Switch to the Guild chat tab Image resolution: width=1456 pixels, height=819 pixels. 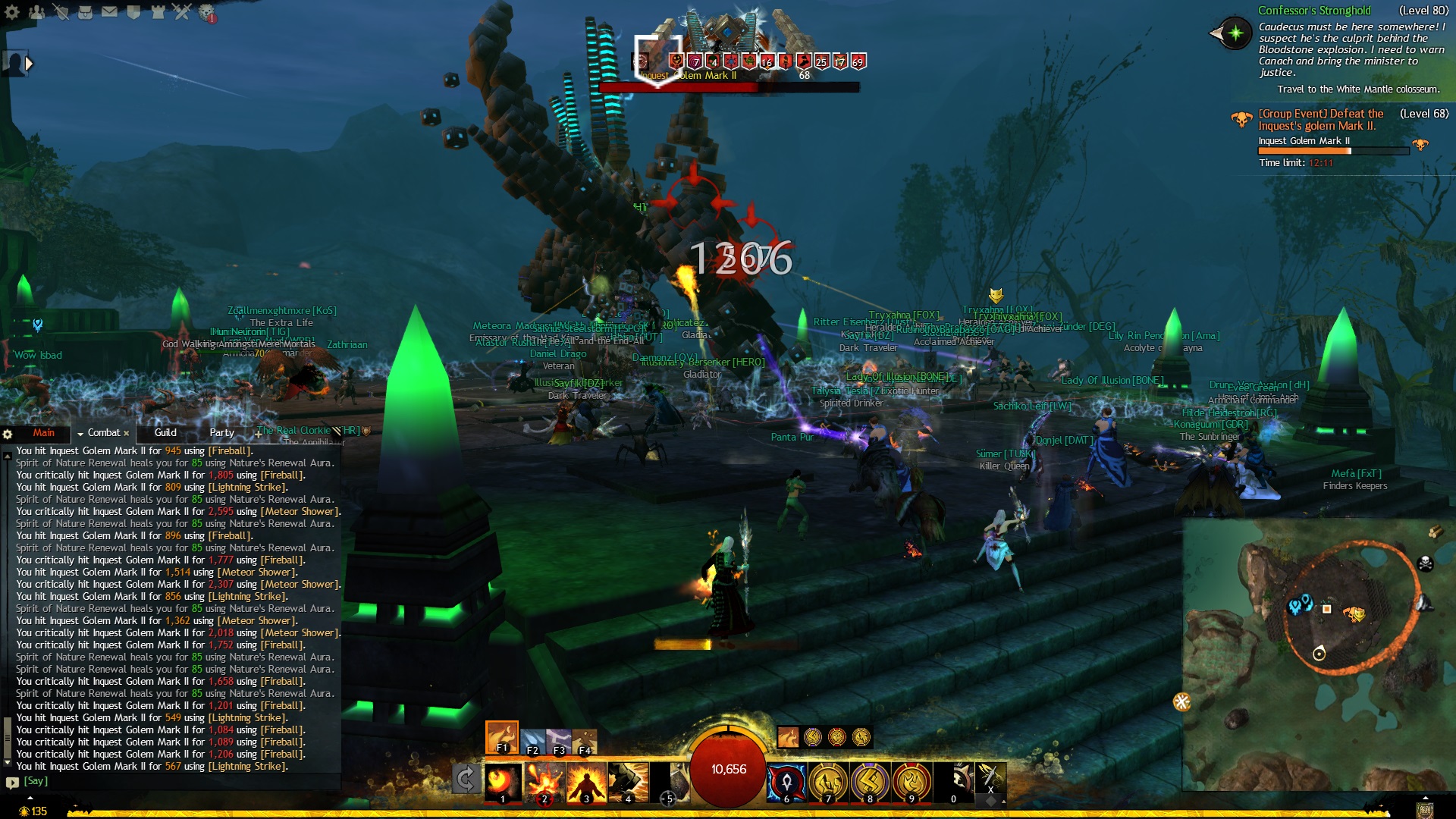click(165, 433)
